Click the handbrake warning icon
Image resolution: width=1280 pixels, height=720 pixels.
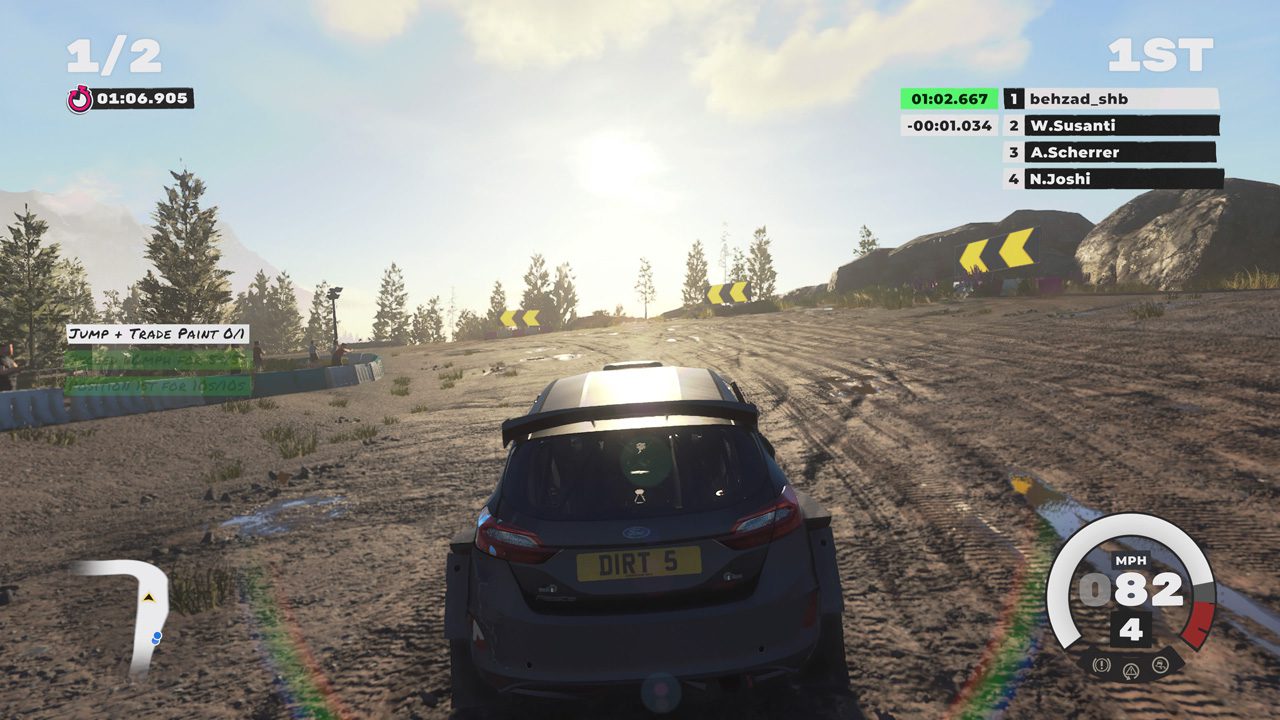[1102, 663]
